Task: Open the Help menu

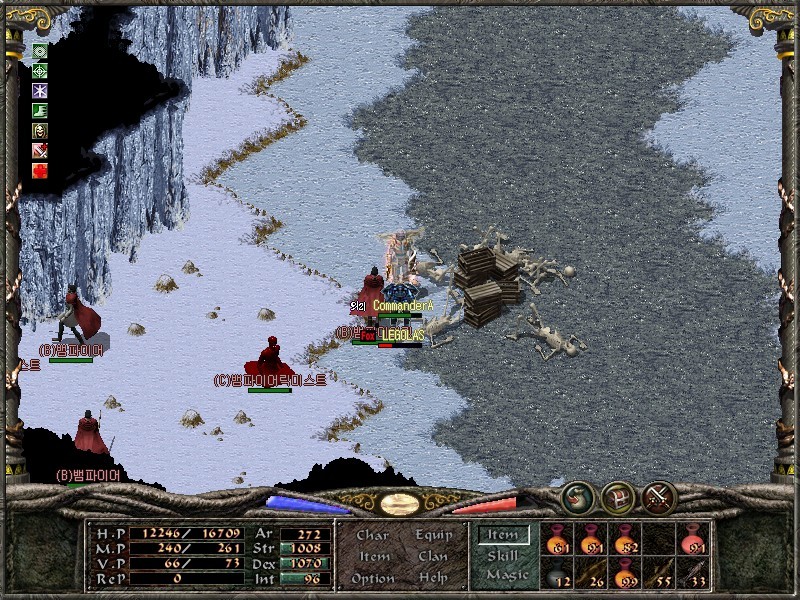Action: [432, 578]
